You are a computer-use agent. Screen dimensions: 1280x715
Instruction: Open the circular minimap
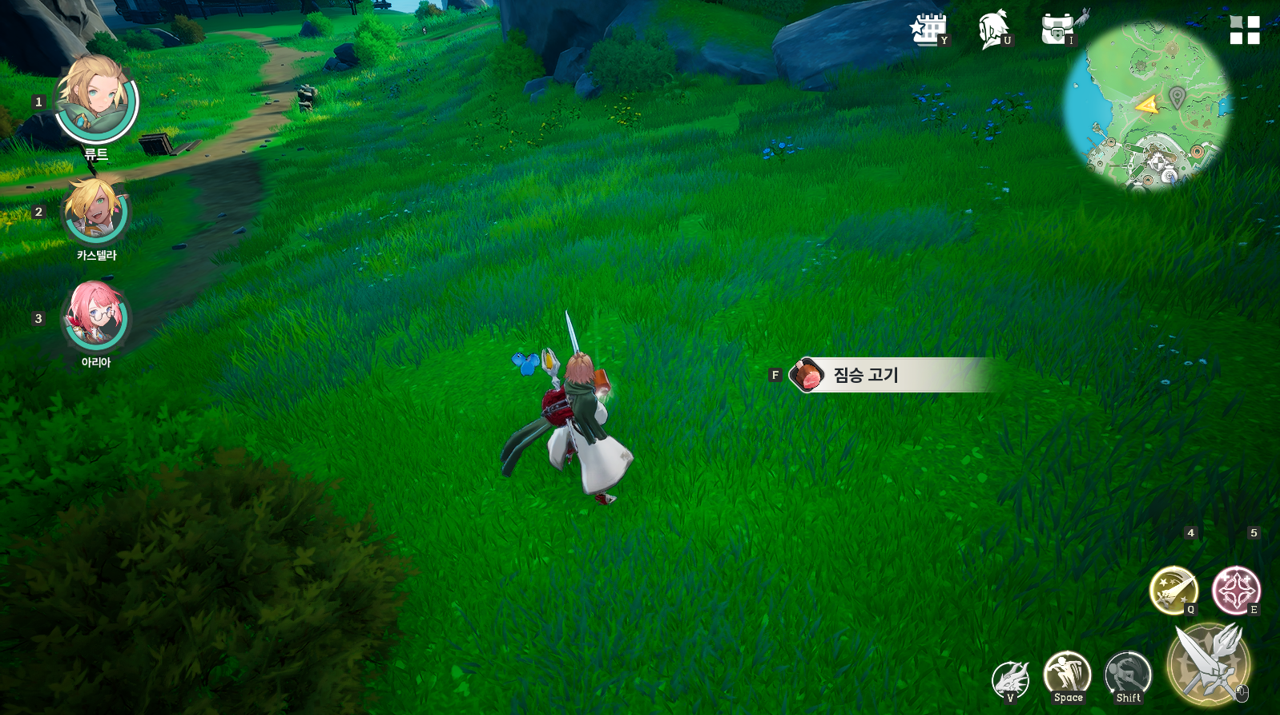(x=1147, y=105)
